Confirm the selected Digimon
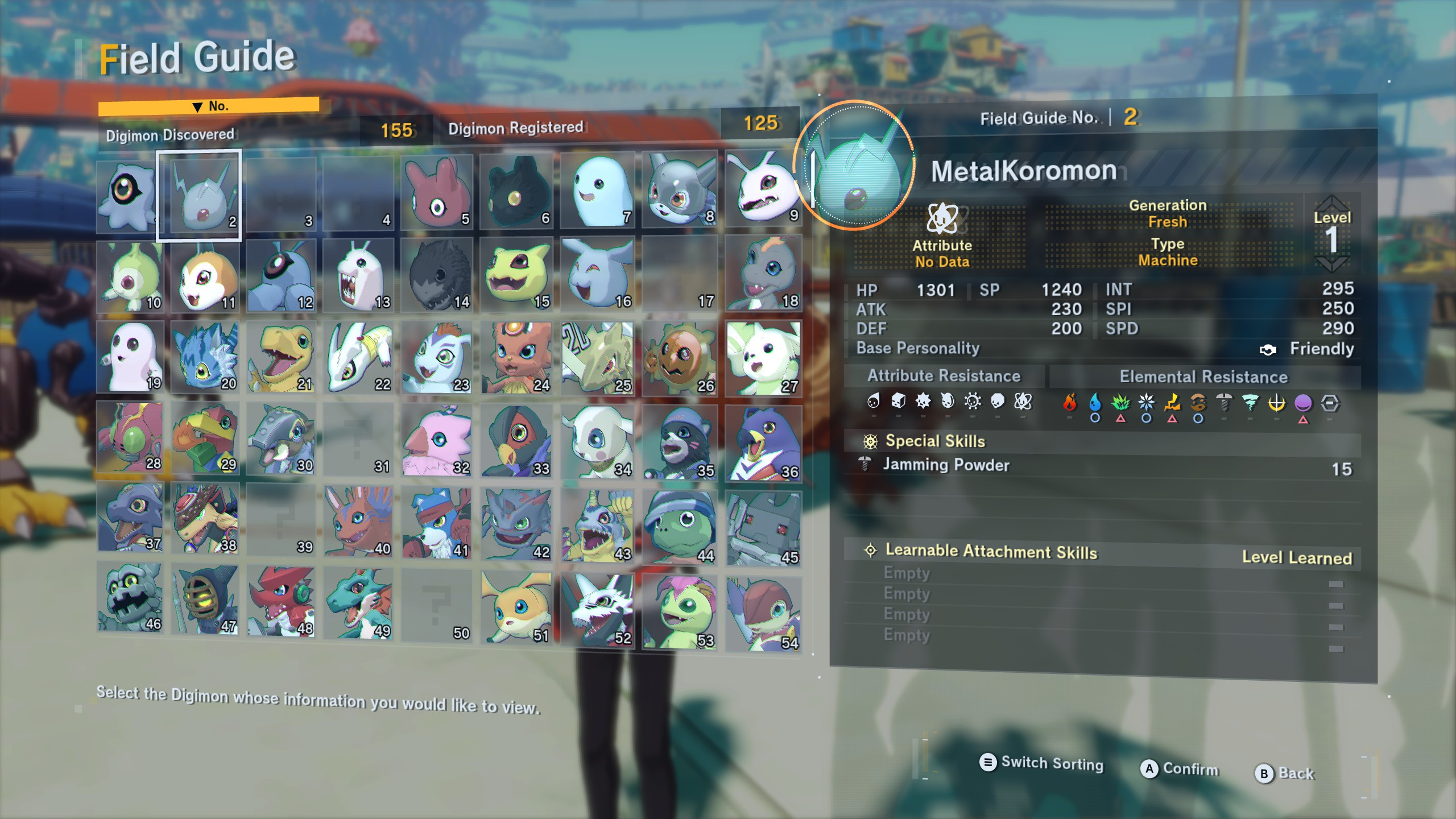Image resolution: width=1456 pixels, height=819 pixels. click(1180, 769)
